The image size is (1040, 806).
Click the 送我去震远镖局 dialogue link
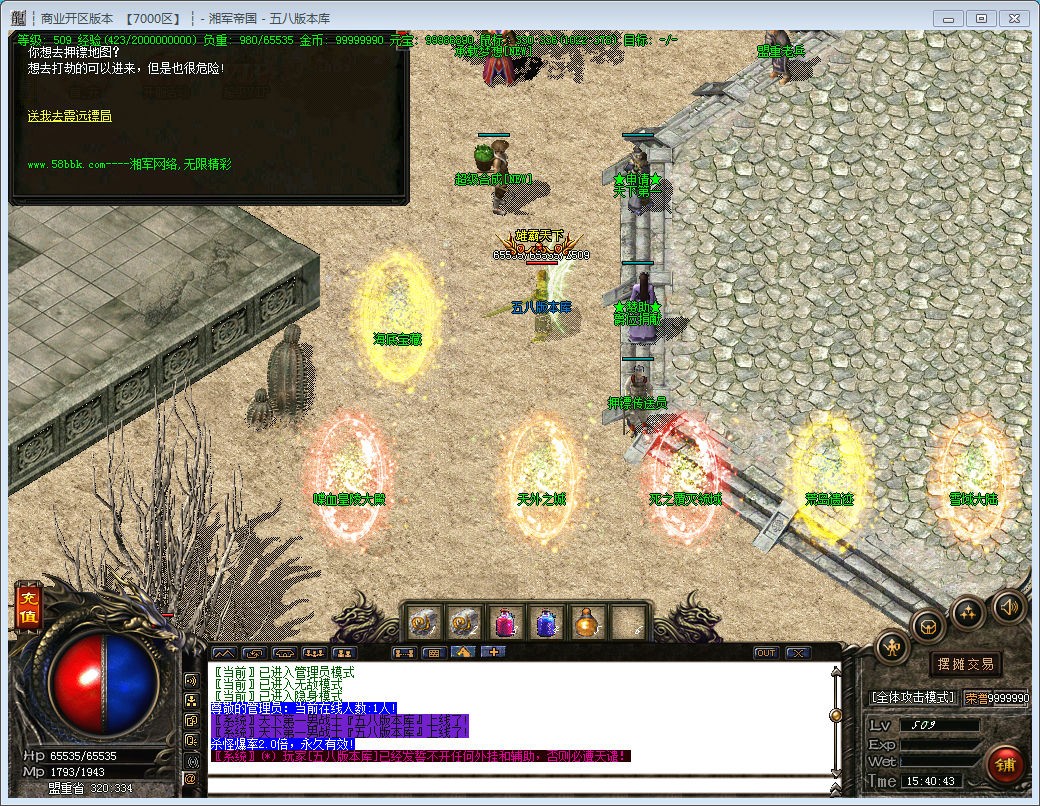tap(69, 116)
